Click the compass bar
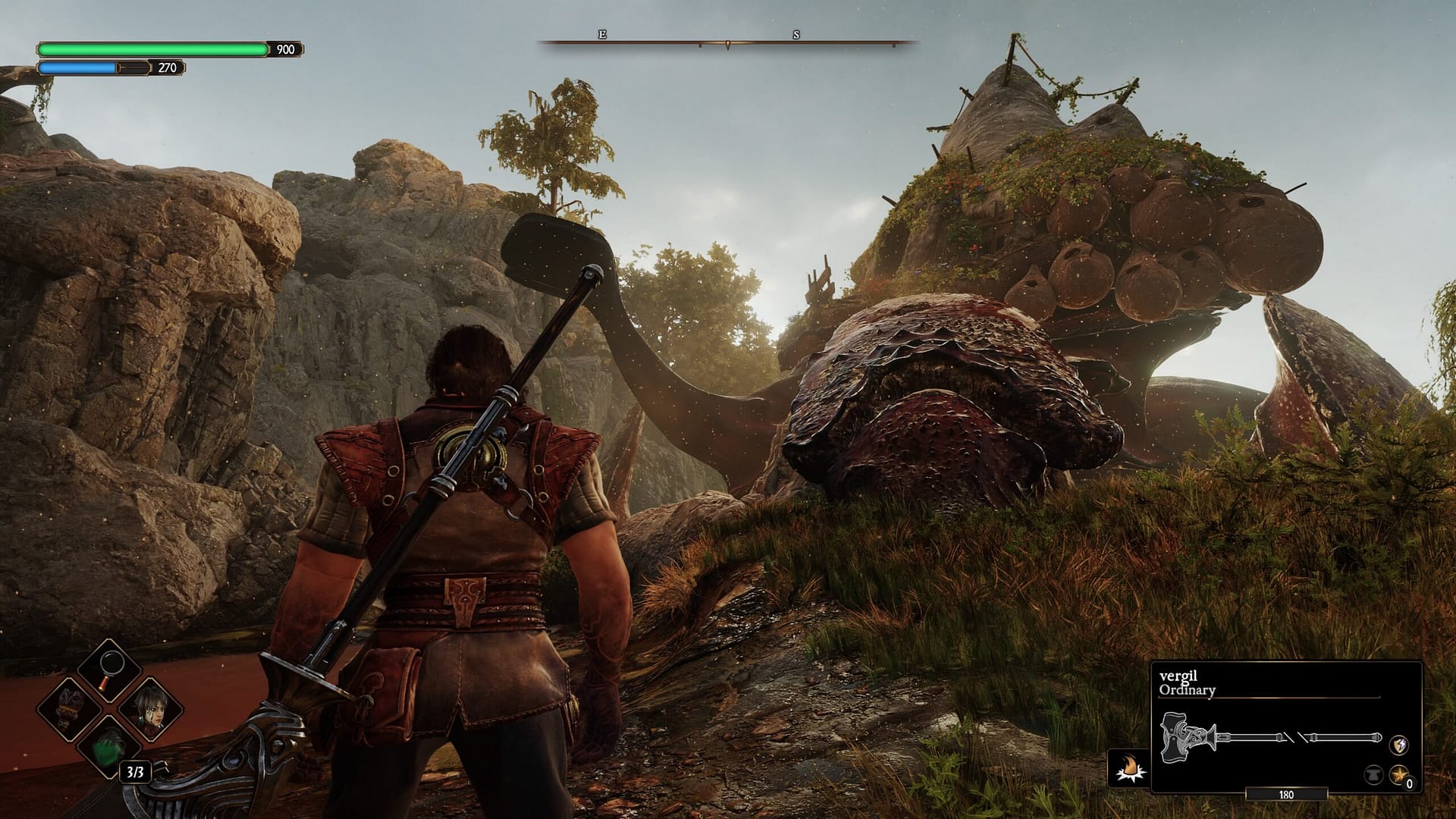The width and height of the screenshot is (1456, 819). click(x=727, y=42)
